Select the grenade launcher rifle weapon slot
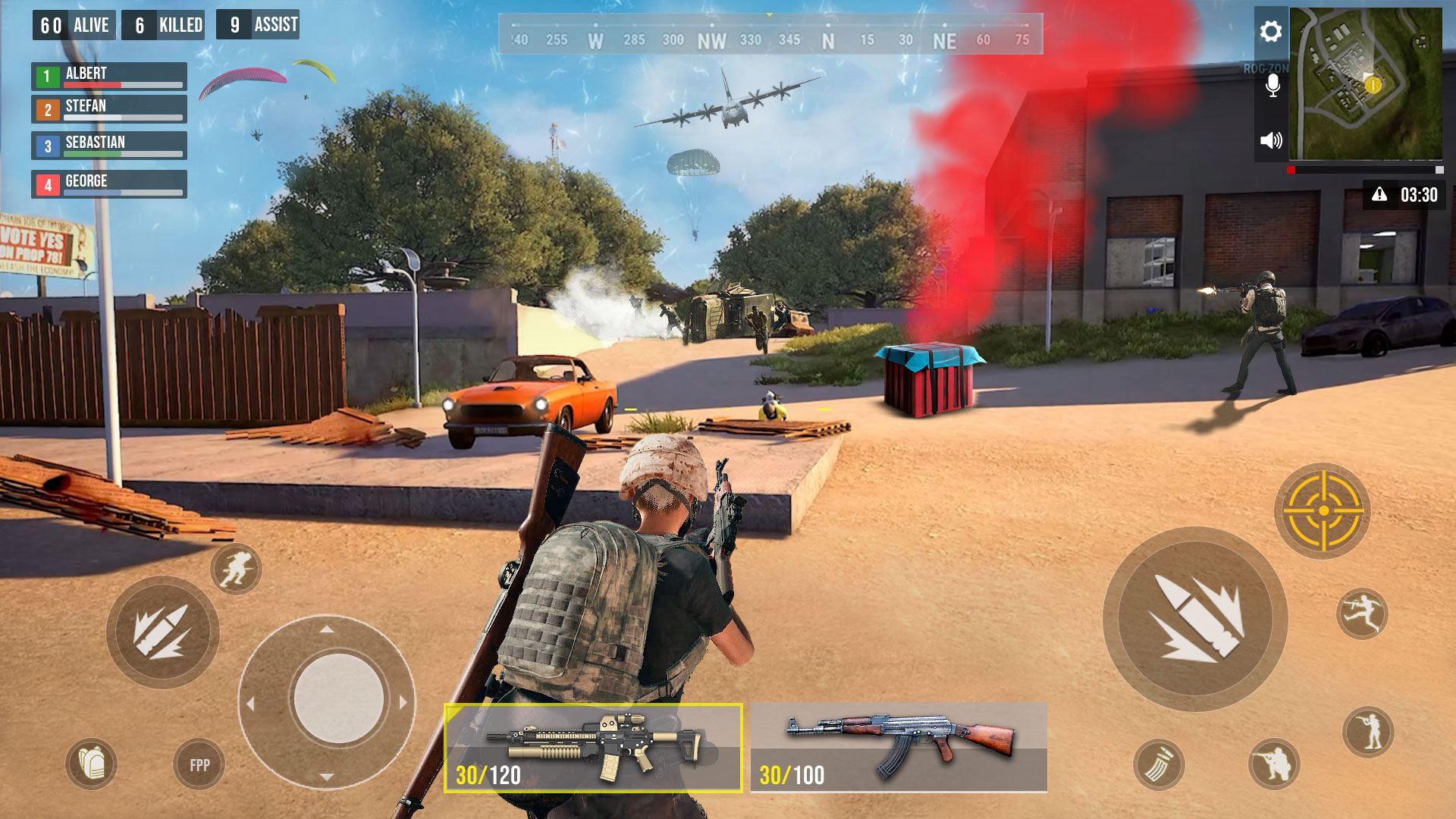The image size is (1456, 819). pos(593,748)
